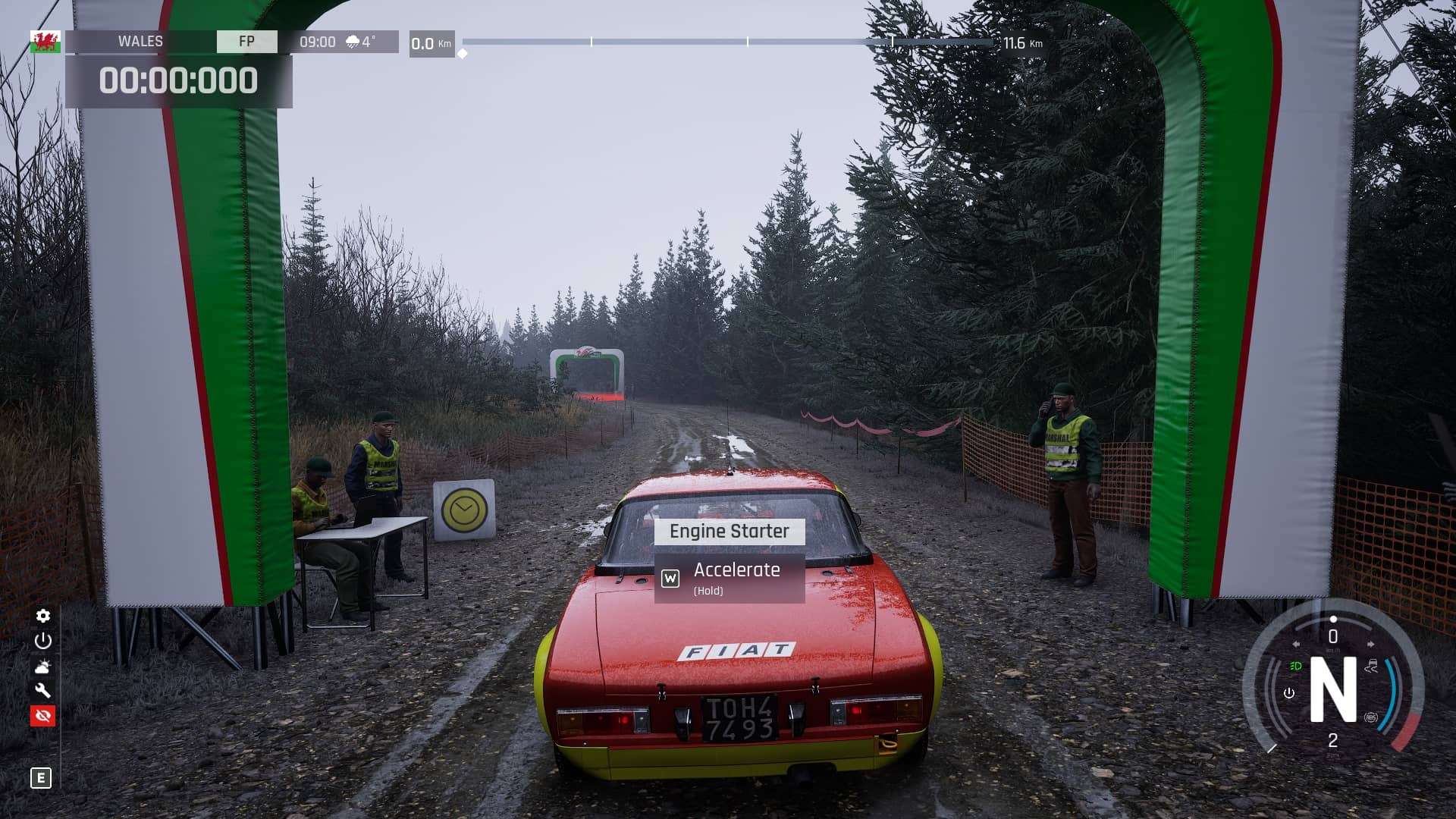Screen dimensions: 1456x819
Task: Open the gear settings icon
Action: (x=43, y=616)
